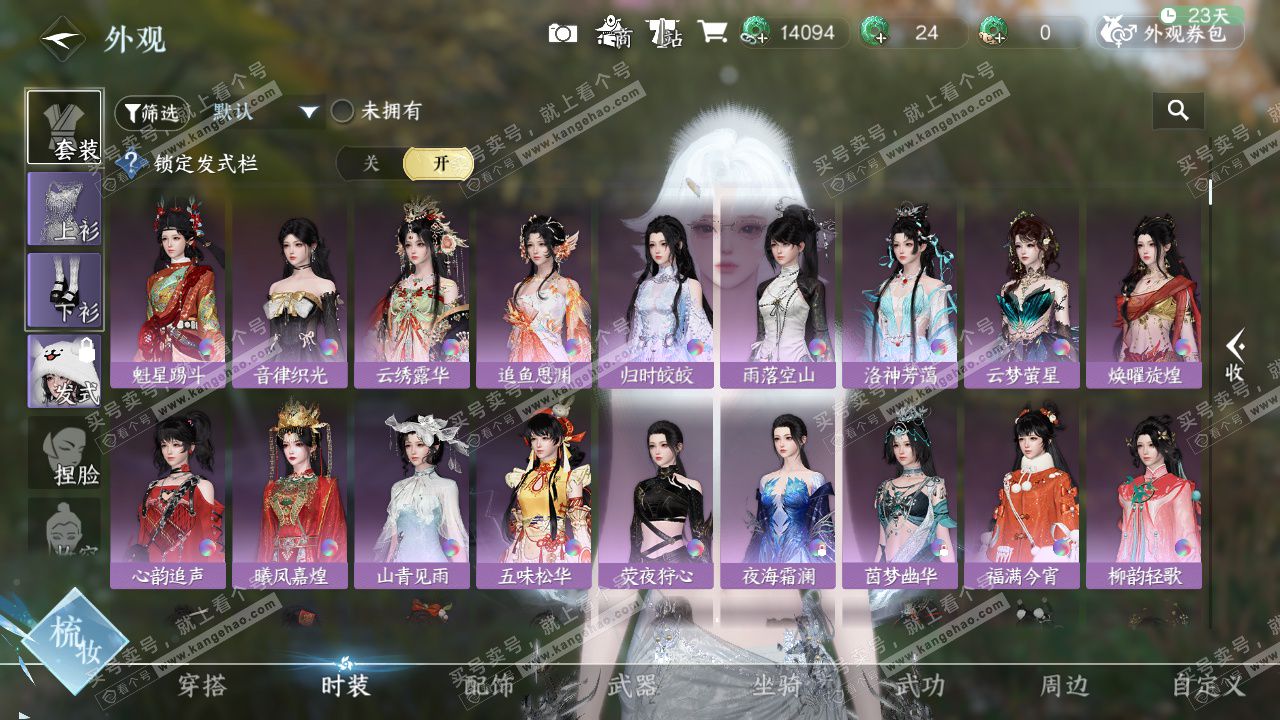Select the 上衫 top category
This screenshot has height=720, width=1280.
pyautogui.click(x=64, y=209)
